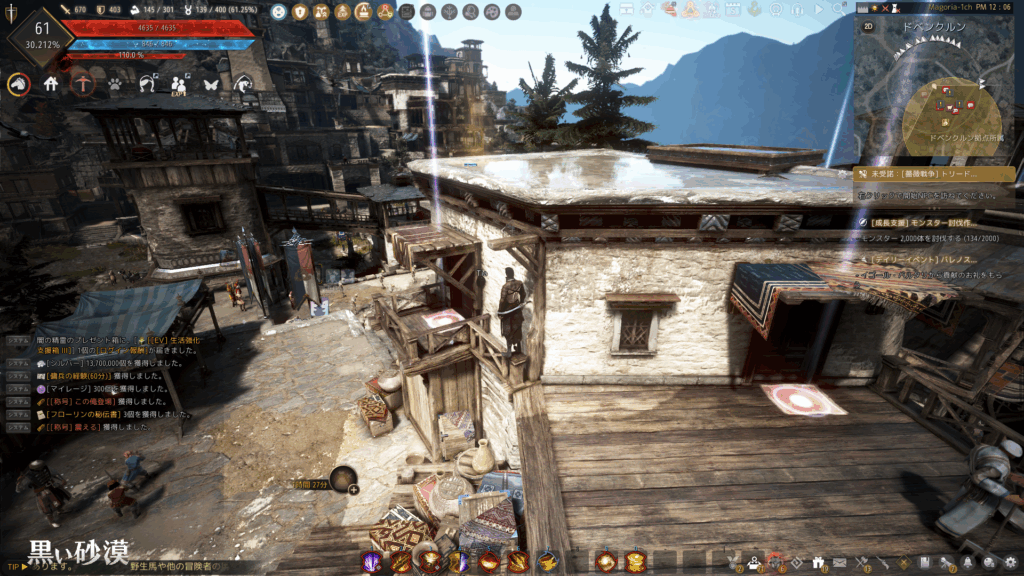
Task: Open the house residence icon
Action: coord(50,85)
